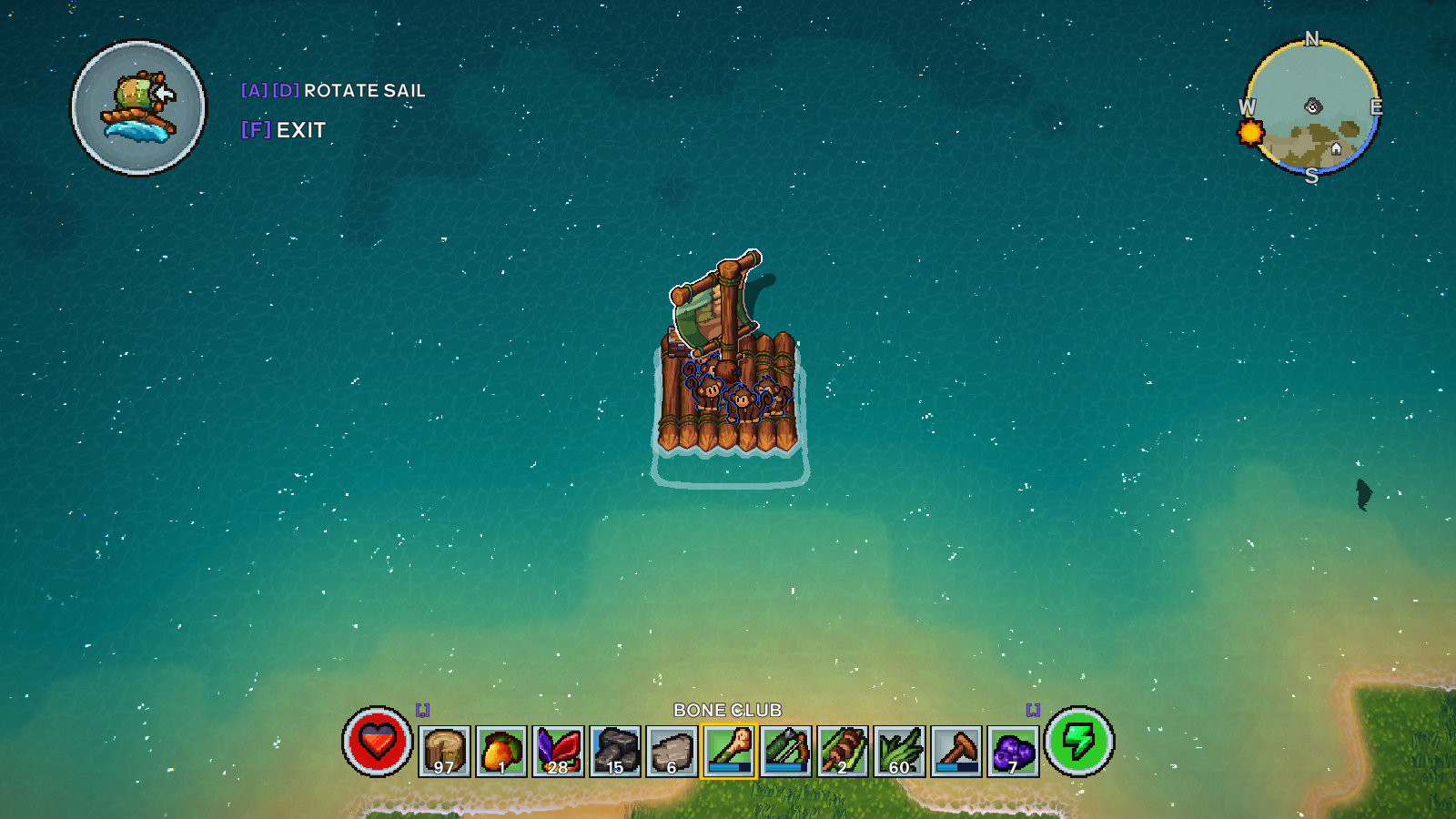
Task: Select the wood log stack slot
Action: (x=444, y=752)
